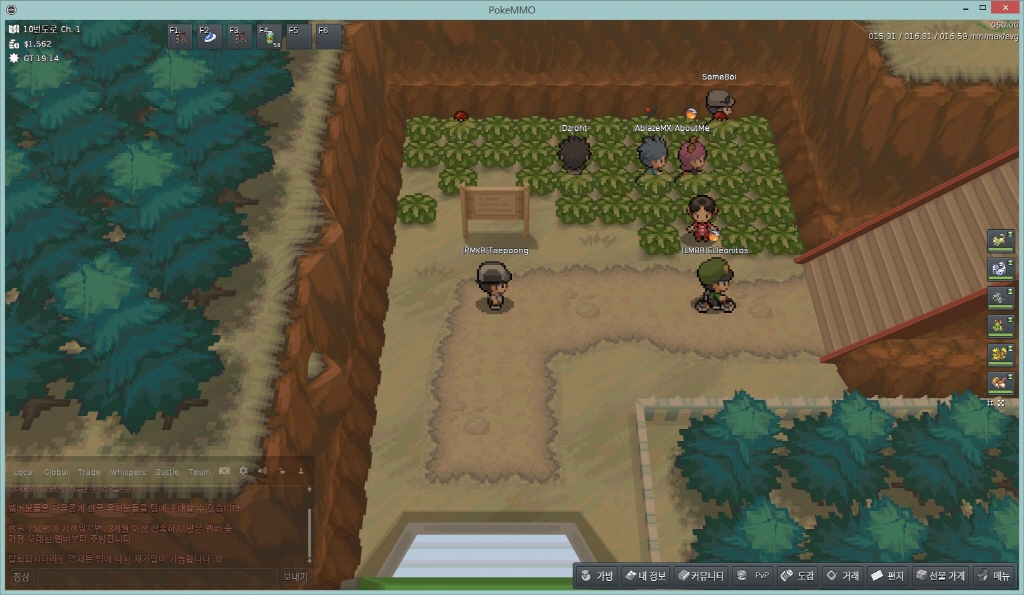This screenshot has width=1024, height=595.
Task: Open the PvP menu
Action: [753, 575]
